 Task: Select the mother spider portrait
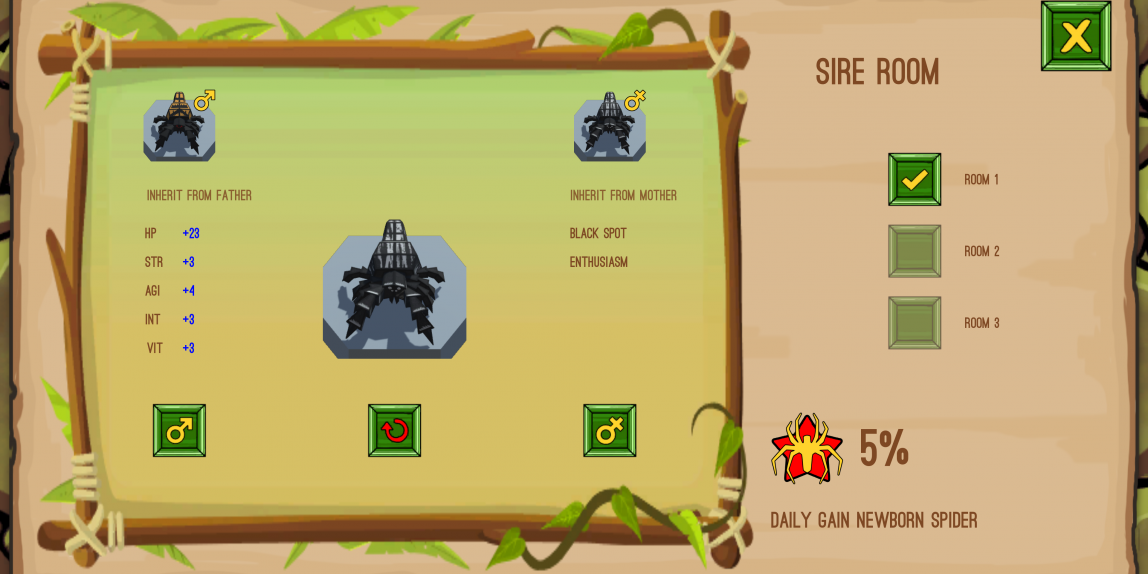coord(609,127)
